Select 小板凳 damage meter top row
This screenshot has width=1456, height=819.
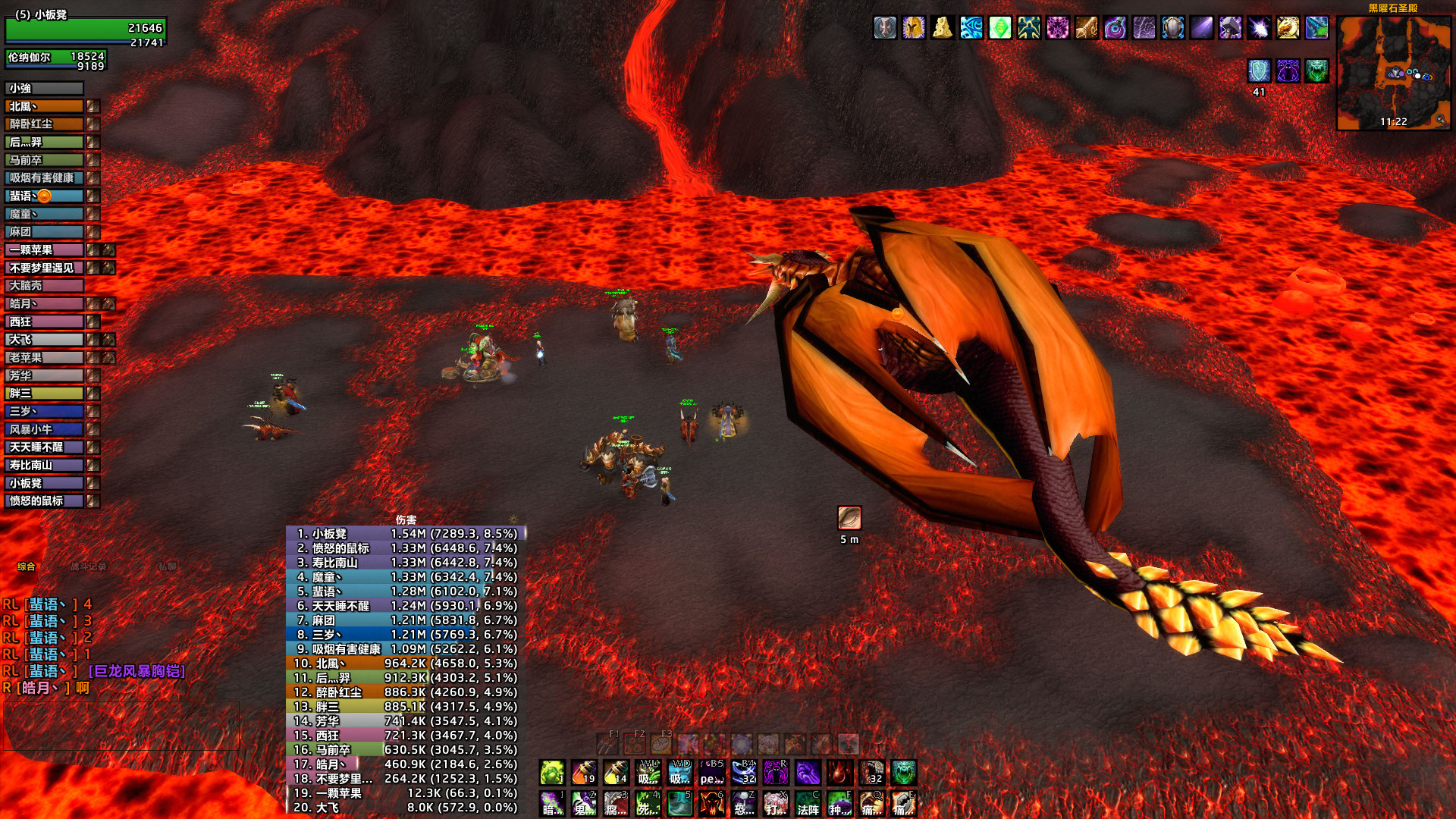tap(406, 534)
